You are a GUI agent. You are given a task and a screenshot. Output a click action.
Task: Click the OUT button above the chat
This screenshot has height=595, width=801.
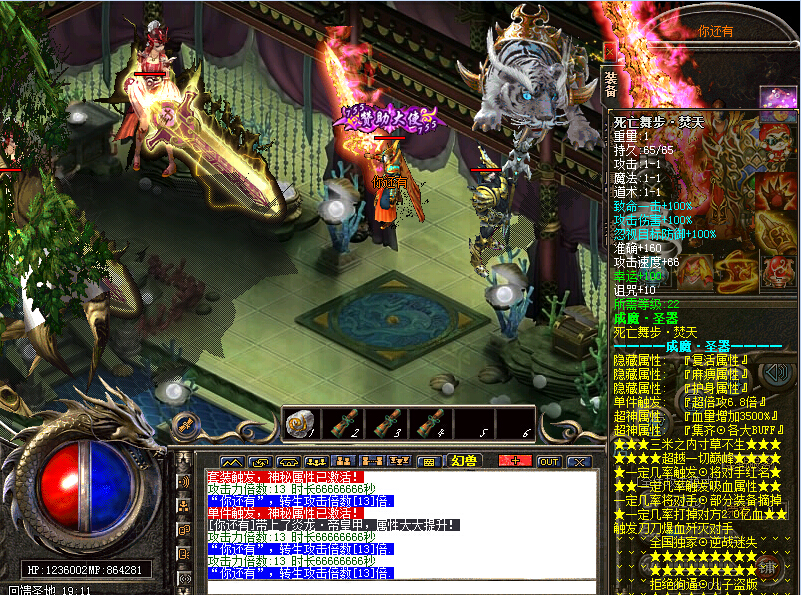tap(548, 461)
